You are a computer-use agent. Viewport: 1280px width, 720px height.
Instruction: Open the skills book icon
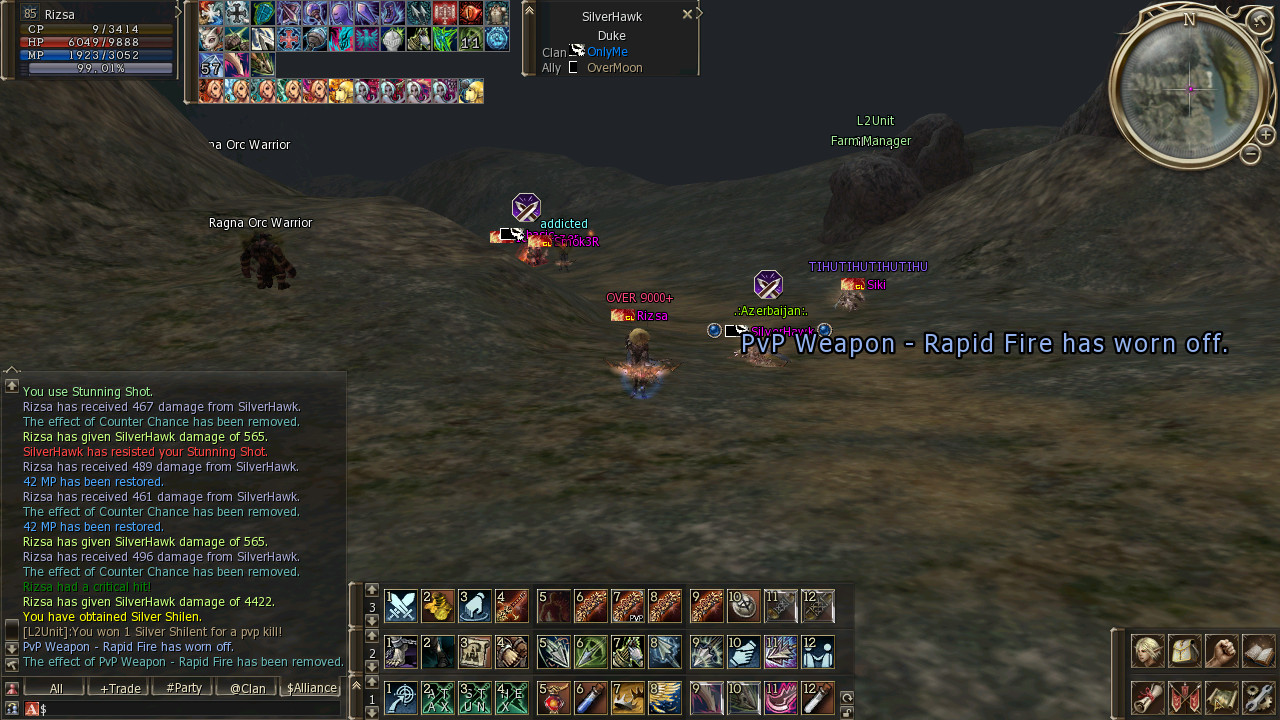(x=1258, y=651)
